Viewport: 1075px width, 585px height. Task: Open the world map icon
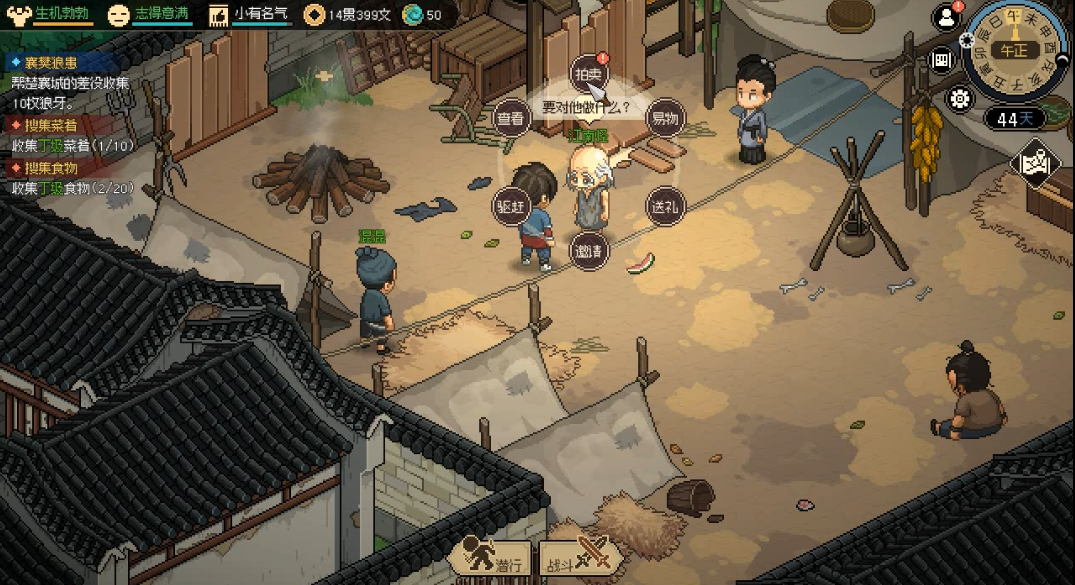[x=1037, y=162]
